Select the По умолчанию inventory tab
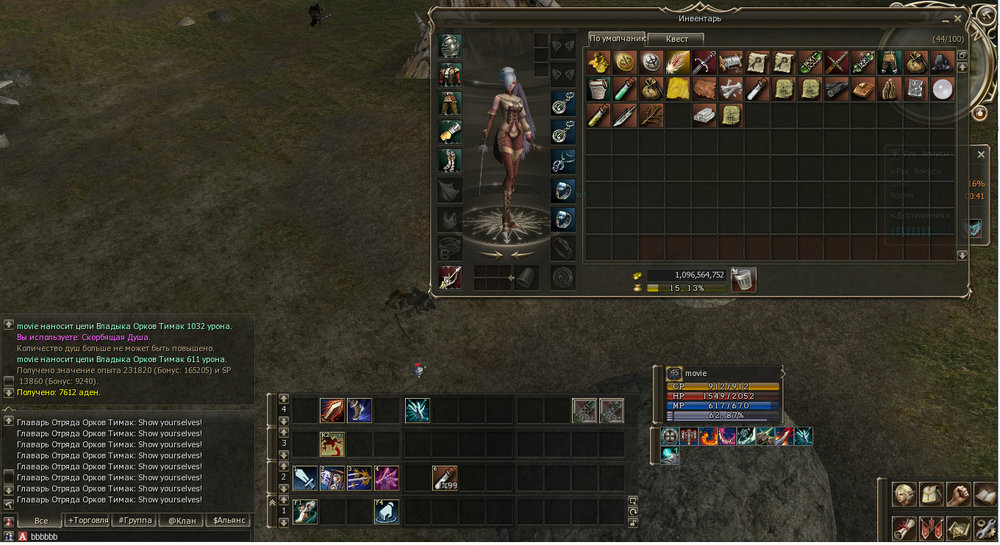Image resolution: width=1000 pixels, height=545 pixels. click(613, 38)
